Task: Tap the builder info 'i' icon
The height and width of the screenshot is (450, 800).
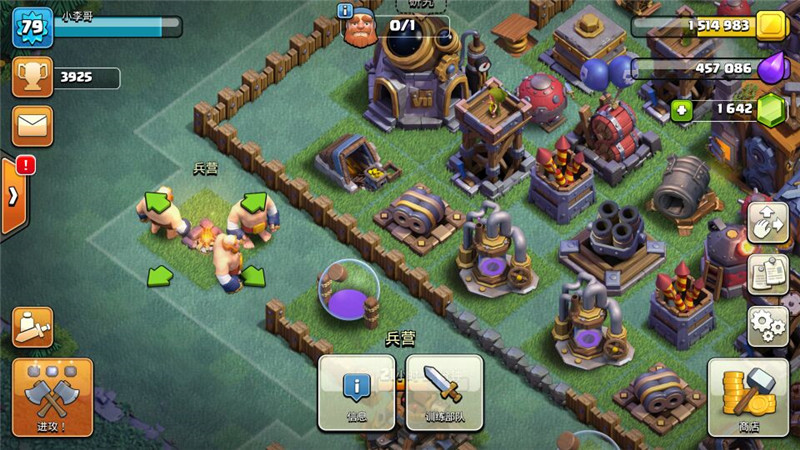Action: click(x=346, y=11)
